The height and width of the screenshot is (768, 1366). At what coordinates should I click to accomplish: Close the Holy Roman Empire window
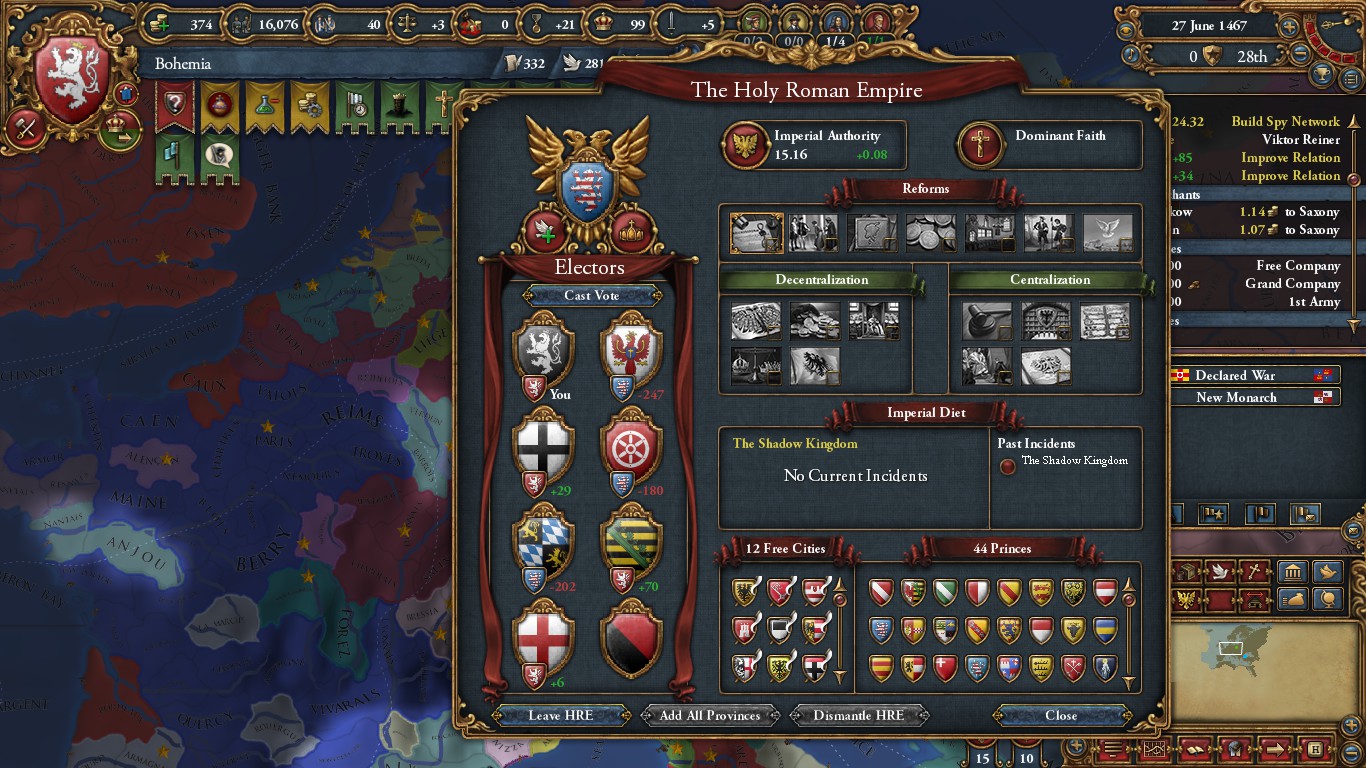click(x=1061, y=715)
